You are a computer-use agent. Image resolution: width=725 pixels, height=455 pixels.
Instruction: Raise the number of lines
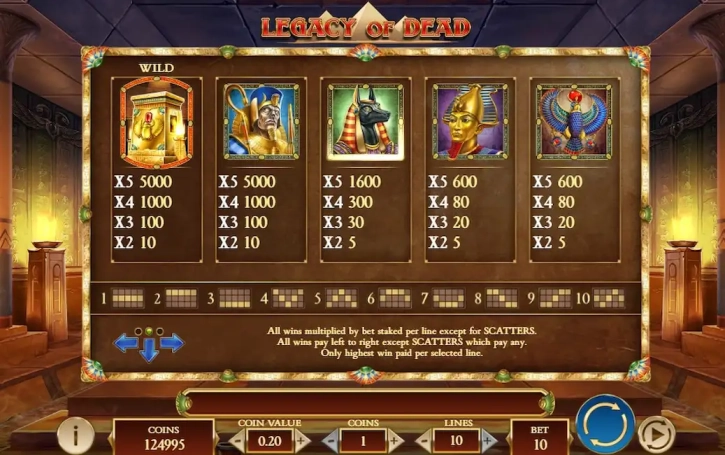[488, 440]
